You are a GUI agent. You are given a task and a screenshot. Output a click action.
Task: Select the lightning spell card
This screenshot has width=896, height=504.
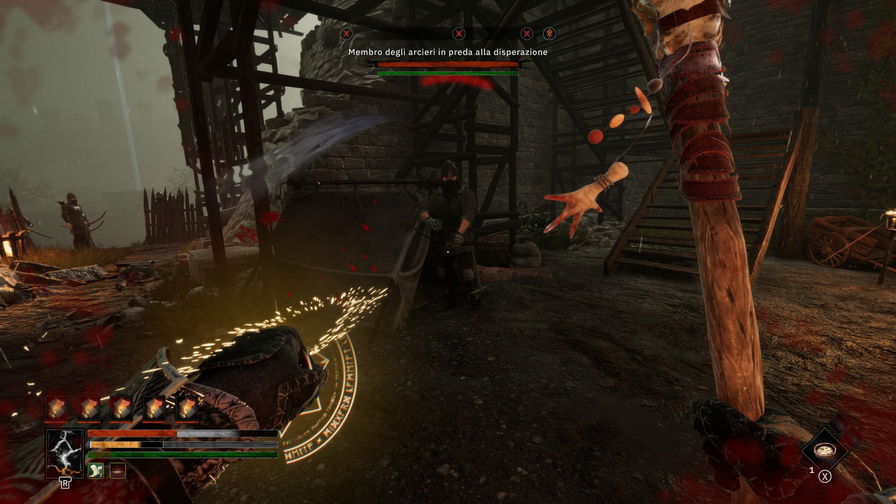(66, 452)
